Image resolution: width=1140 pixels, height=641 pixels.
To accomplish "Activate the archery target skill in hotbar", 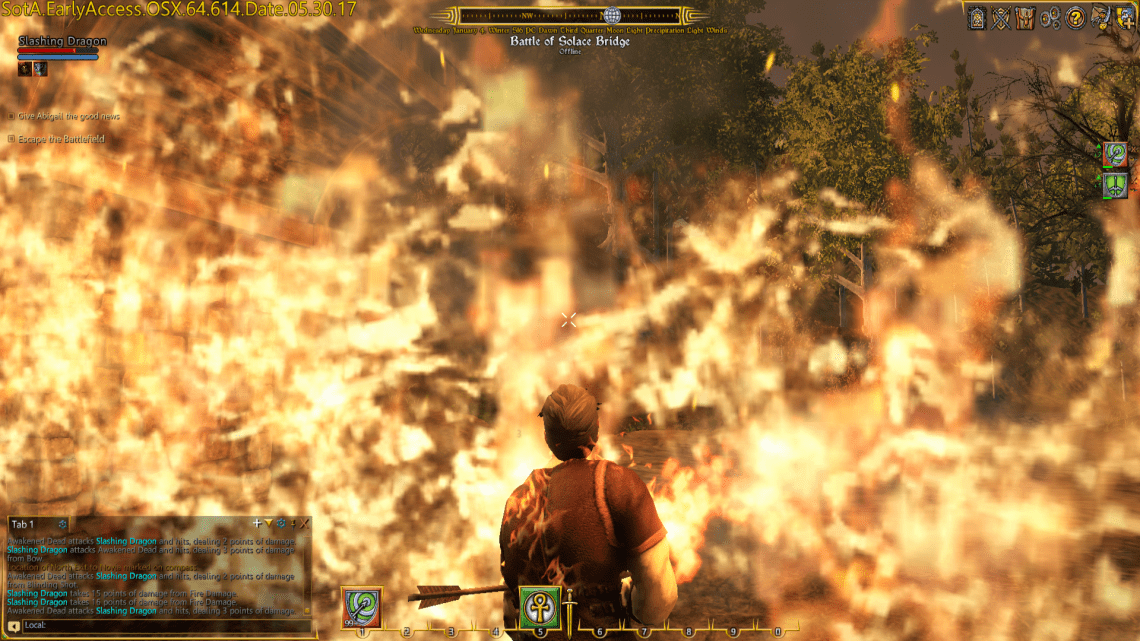I will click(x=361, y=606).
